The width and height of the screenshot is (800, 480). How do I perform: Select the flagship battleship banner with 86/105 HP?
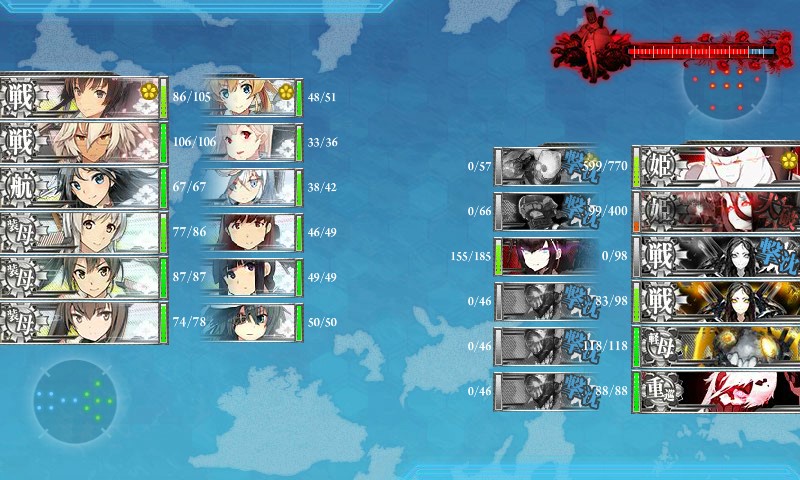click(80, 97)
